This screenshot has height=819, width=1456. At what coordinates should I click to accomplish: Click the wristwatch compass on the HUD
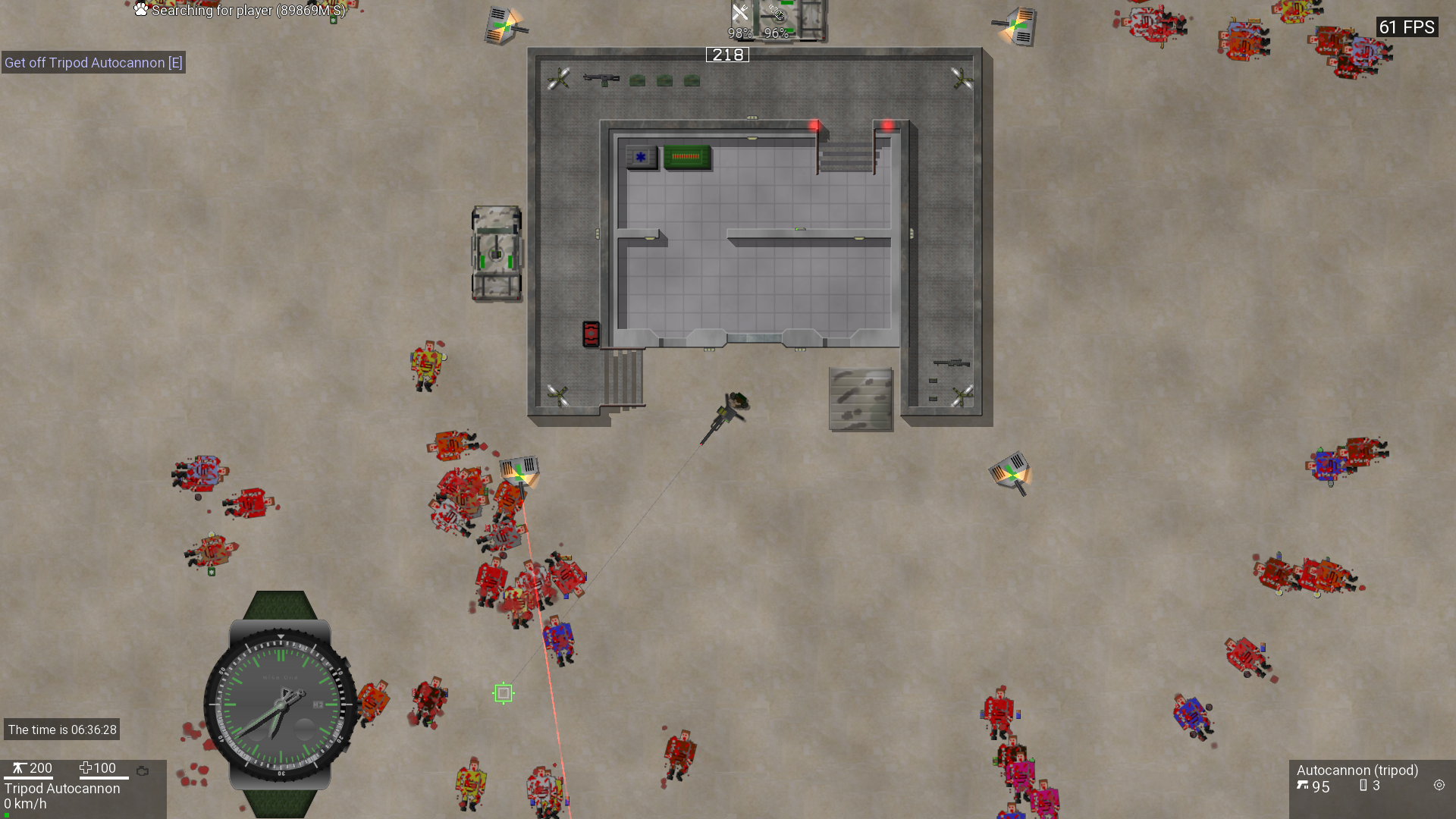280,704
